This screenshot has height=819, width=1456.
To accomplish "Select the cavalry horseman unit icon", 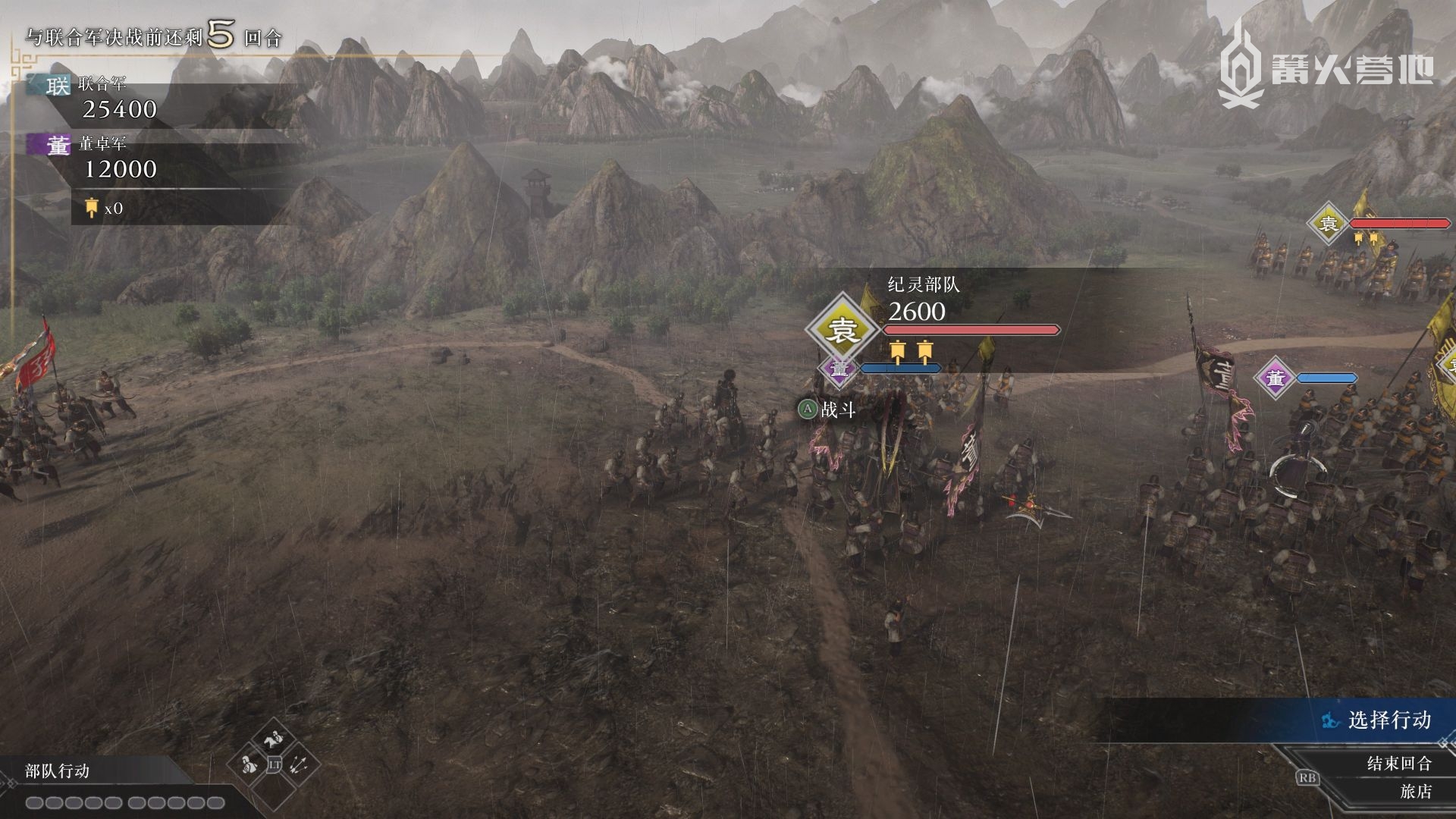I will [273, 740].
